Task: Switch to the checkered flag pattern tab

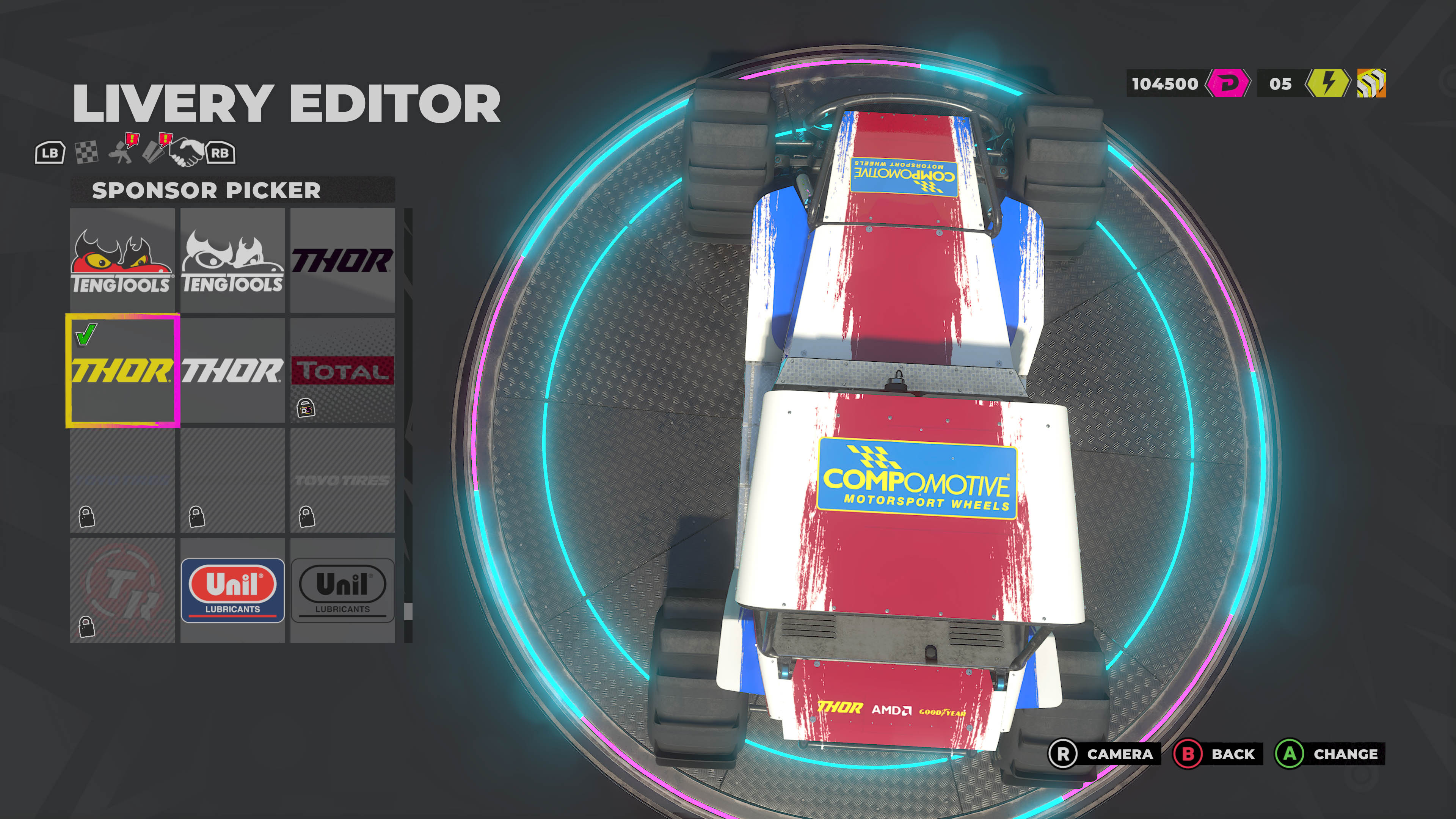Action: click(86, 152)
